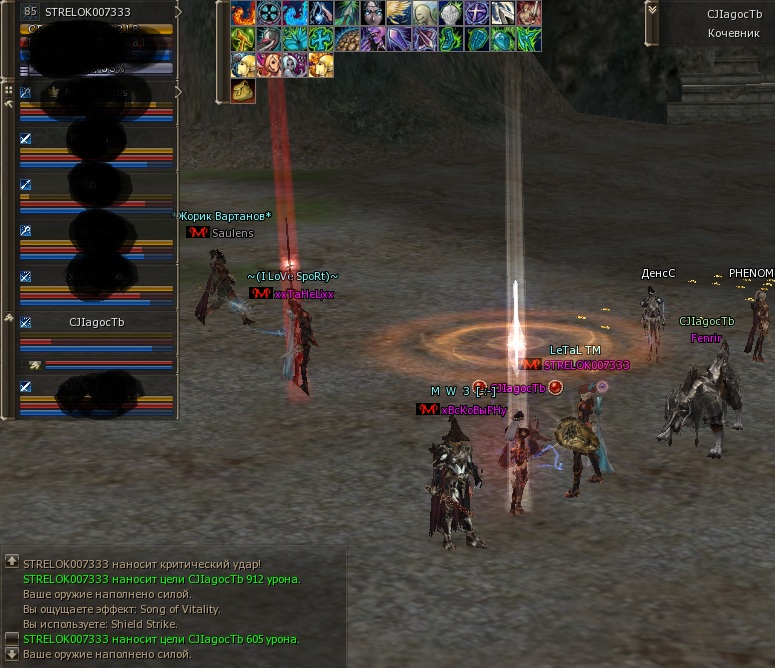This screenshot has height=668, width=775.
Task: Collapse the target window for CJIagocTb
Action: (x=652, y=9)
